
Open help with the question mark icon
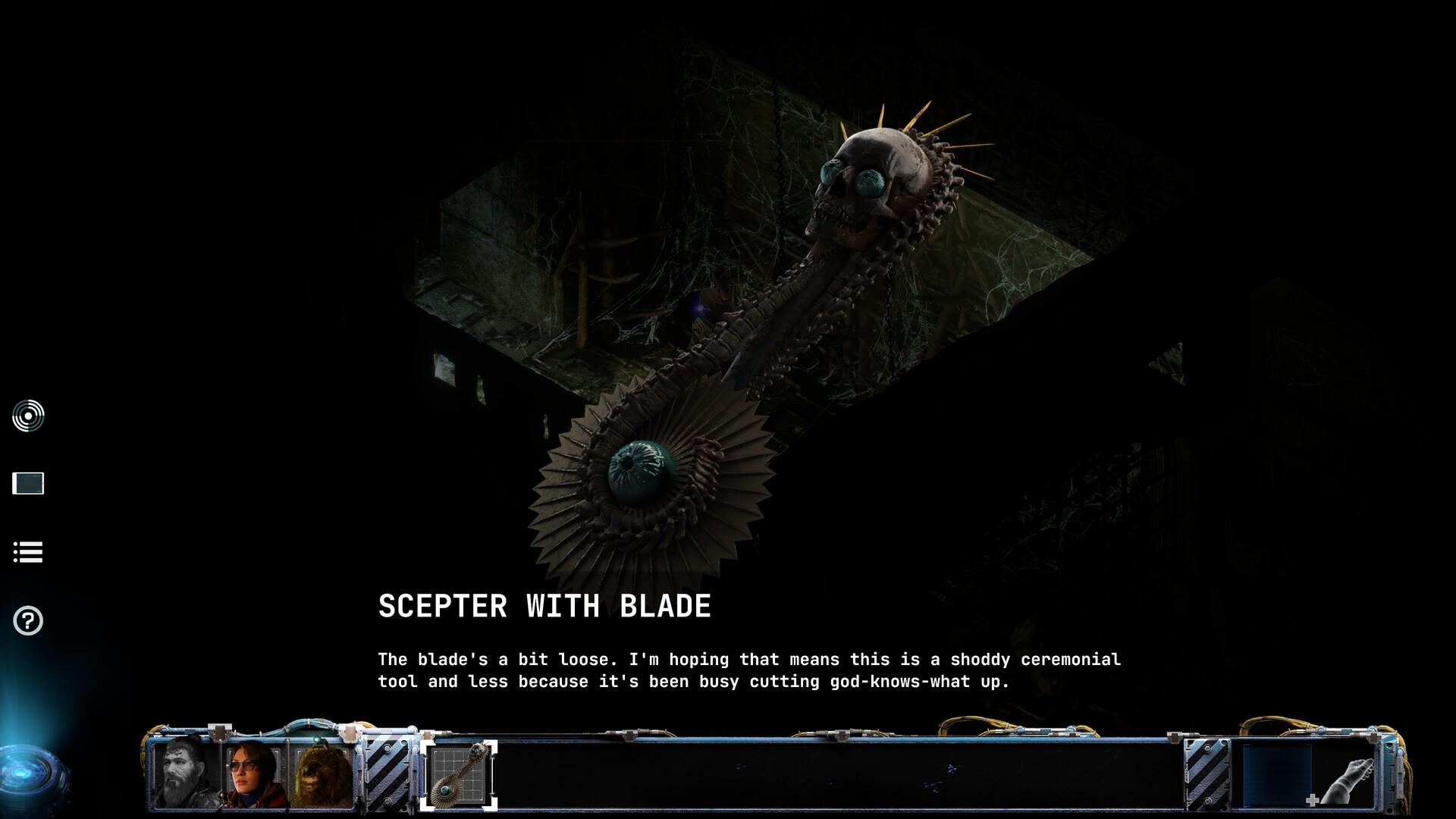click(28, 621)
